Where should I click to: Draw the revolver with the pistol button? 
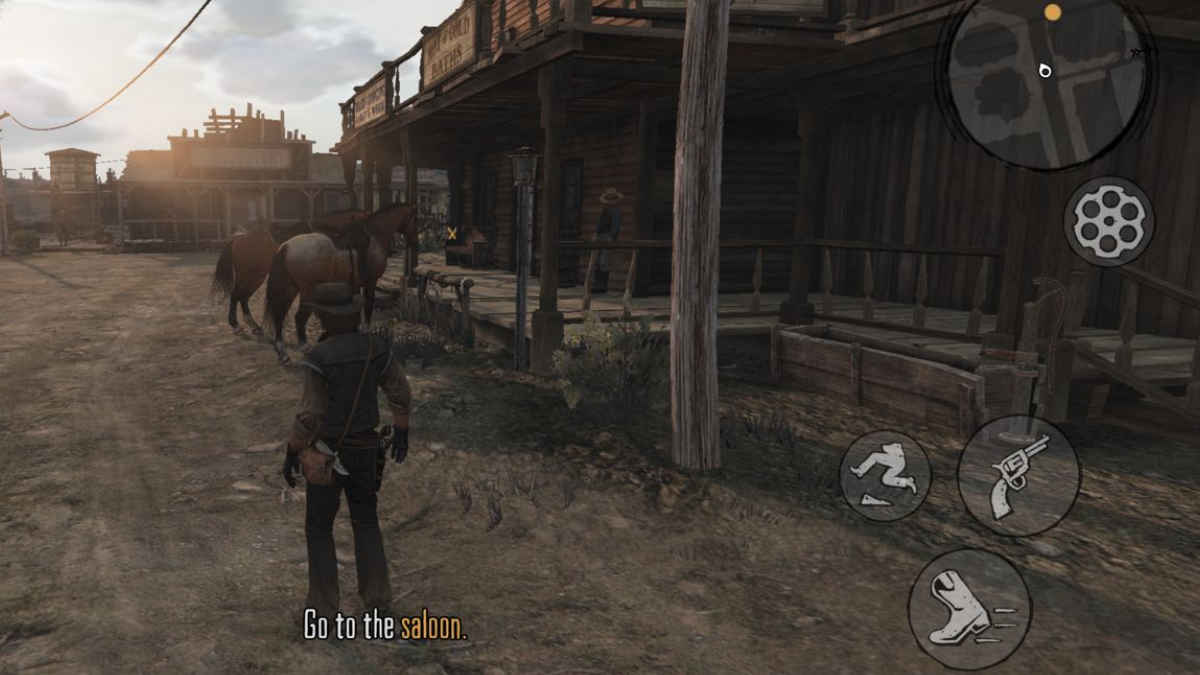(x=1018, y=475)
